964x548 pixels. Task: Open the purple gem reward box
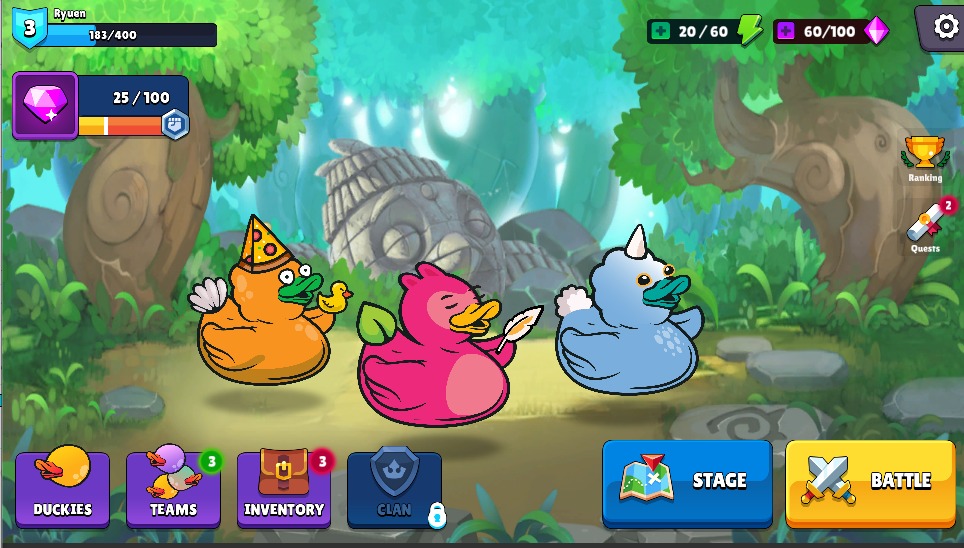(45, 105)
